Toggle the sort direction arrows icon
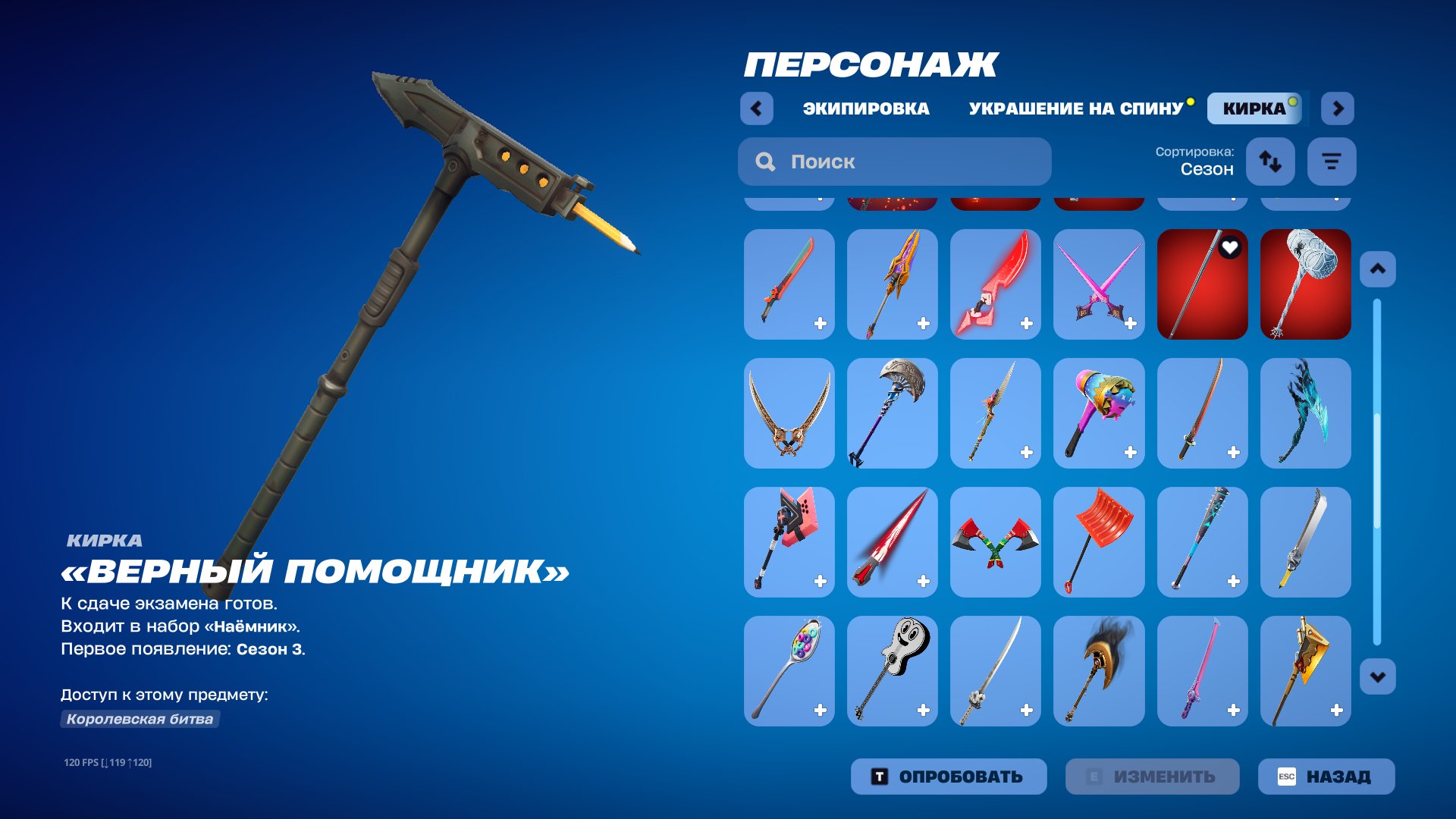This screenshot has width=1456, height=819. tap(1271, 162)
